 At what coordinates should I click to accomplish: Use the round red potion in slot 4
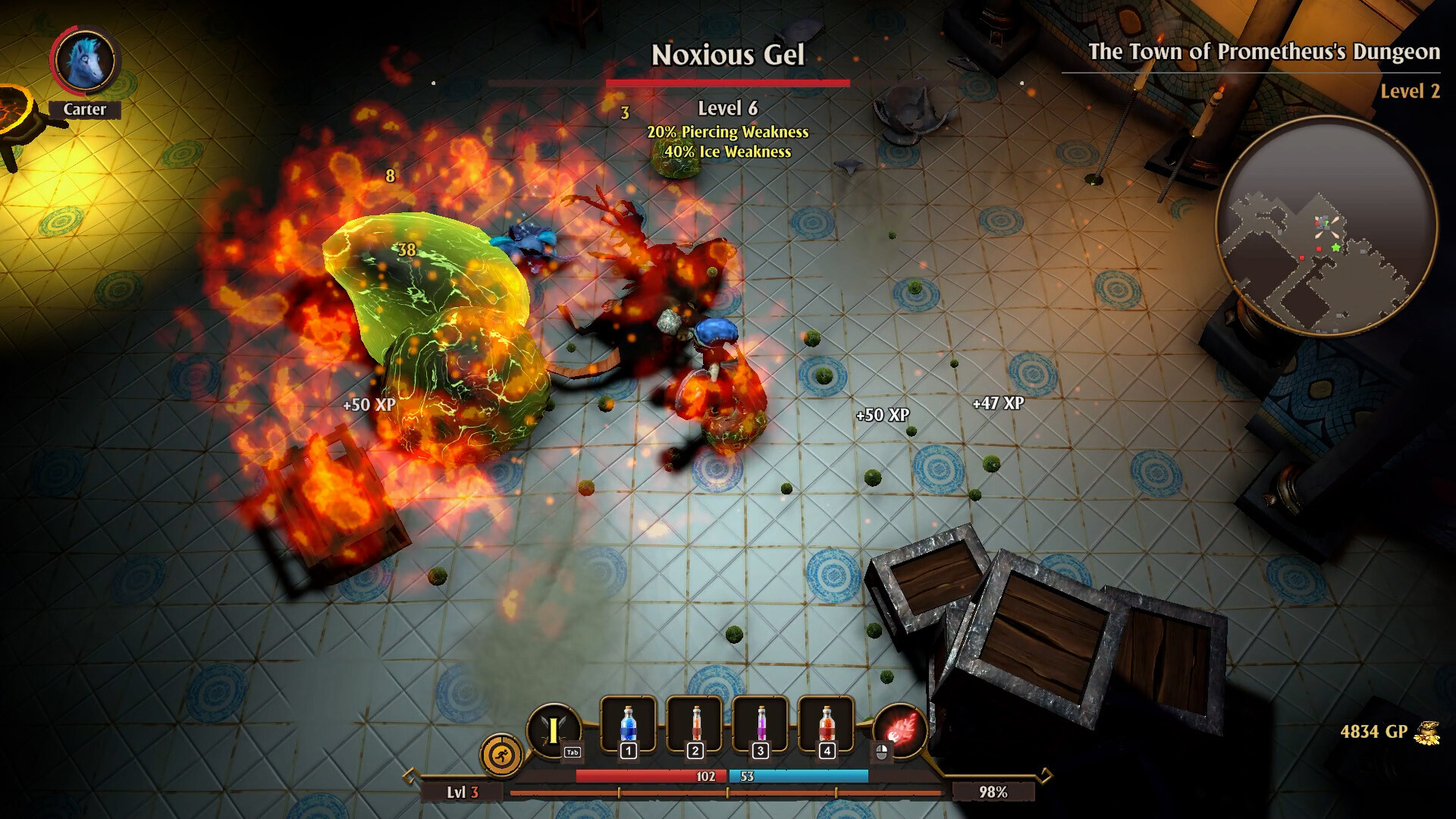827,725
